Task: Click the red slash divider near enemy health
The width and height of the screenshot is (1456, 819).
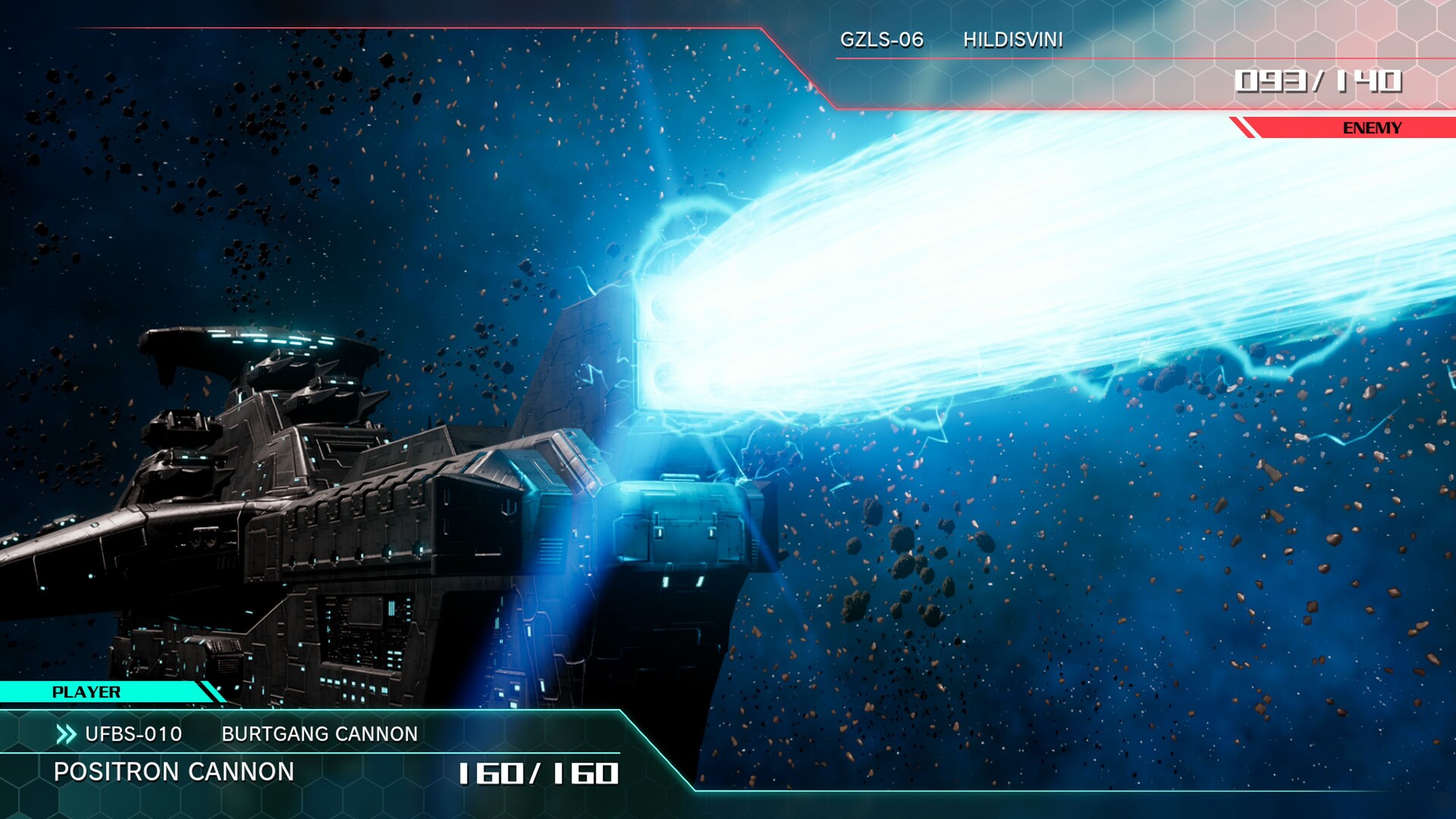Action: (x=1317, y=77)
